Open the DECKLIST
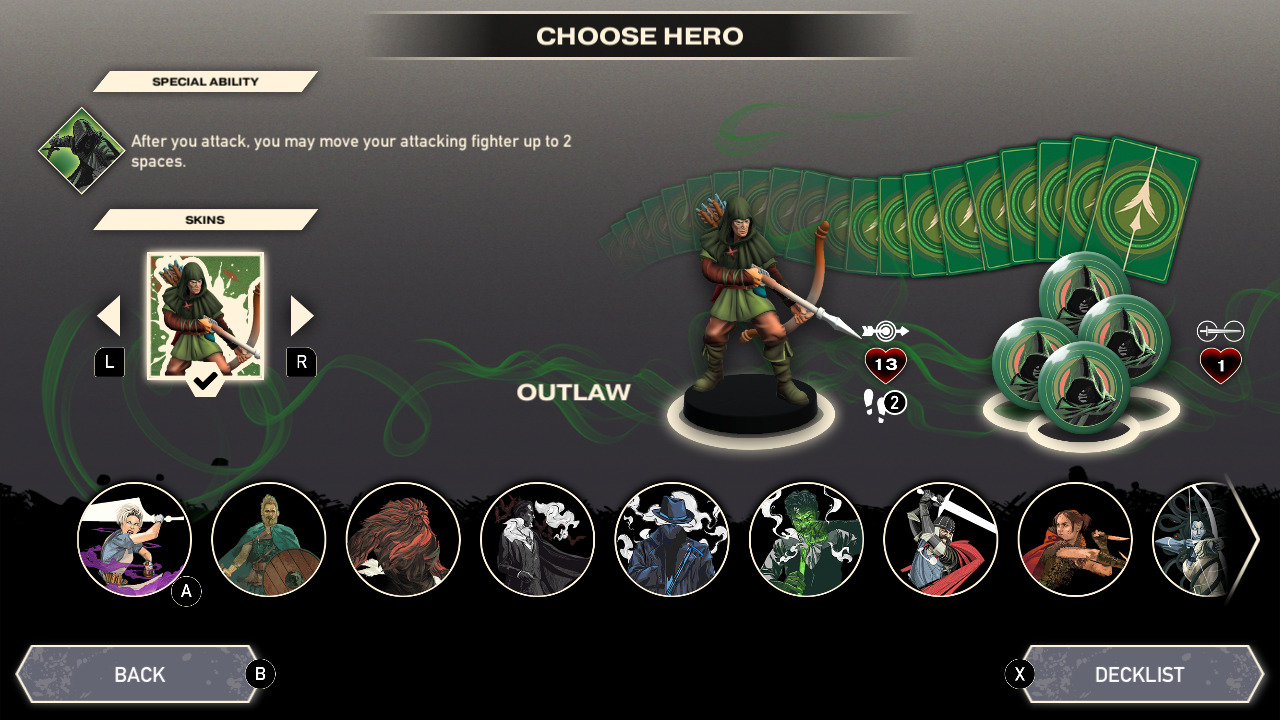The width and height of the screenshot is (1280, 720). click(x=1139, y=674)
